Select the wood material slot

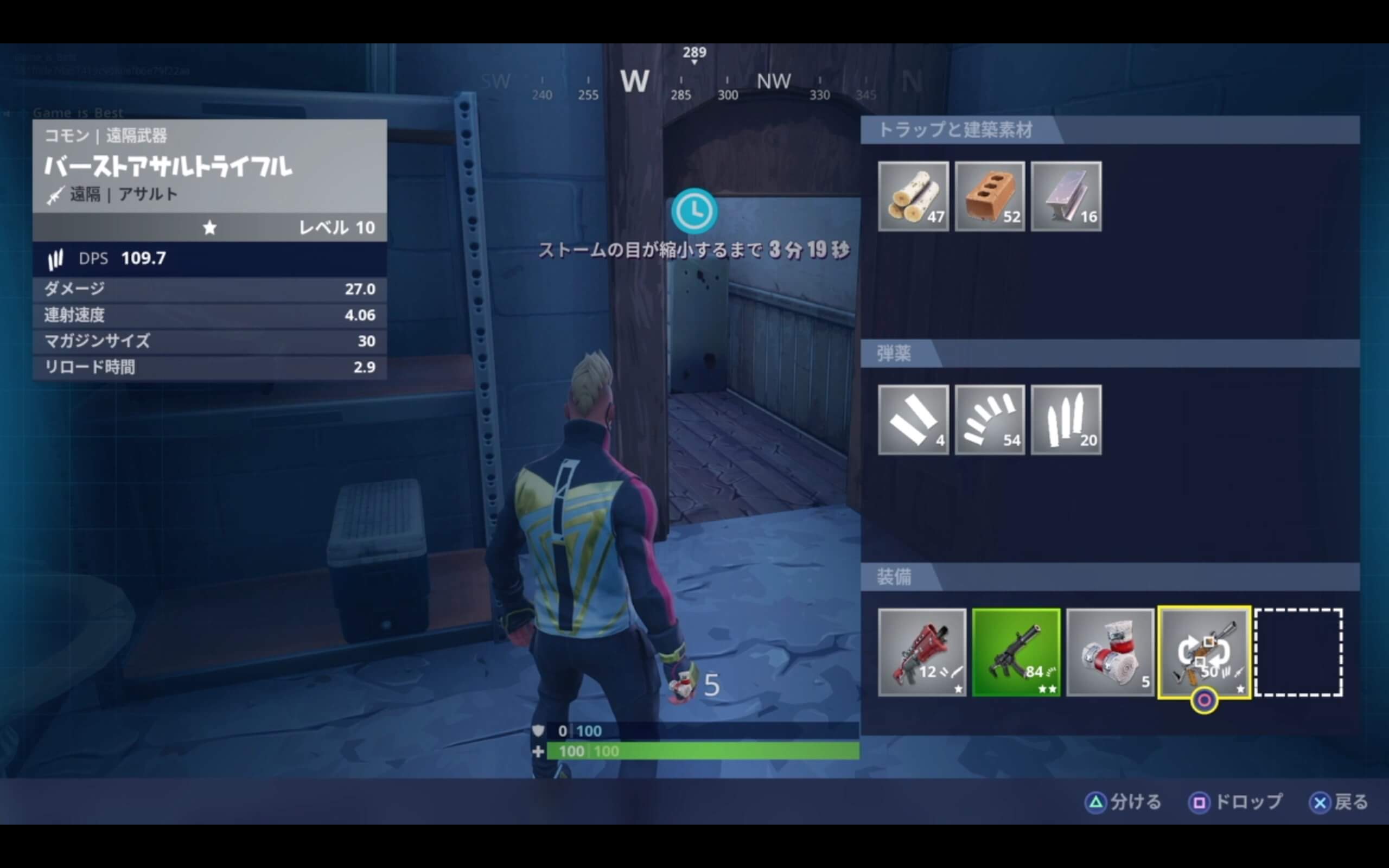[913, 196]
